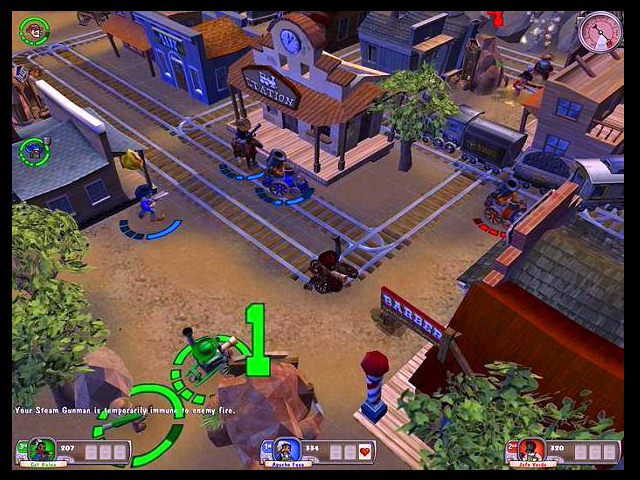This screenshot has height=480, width=640.
Task: Click the pressure gauge timer dial
Action: tap(600, 32)
